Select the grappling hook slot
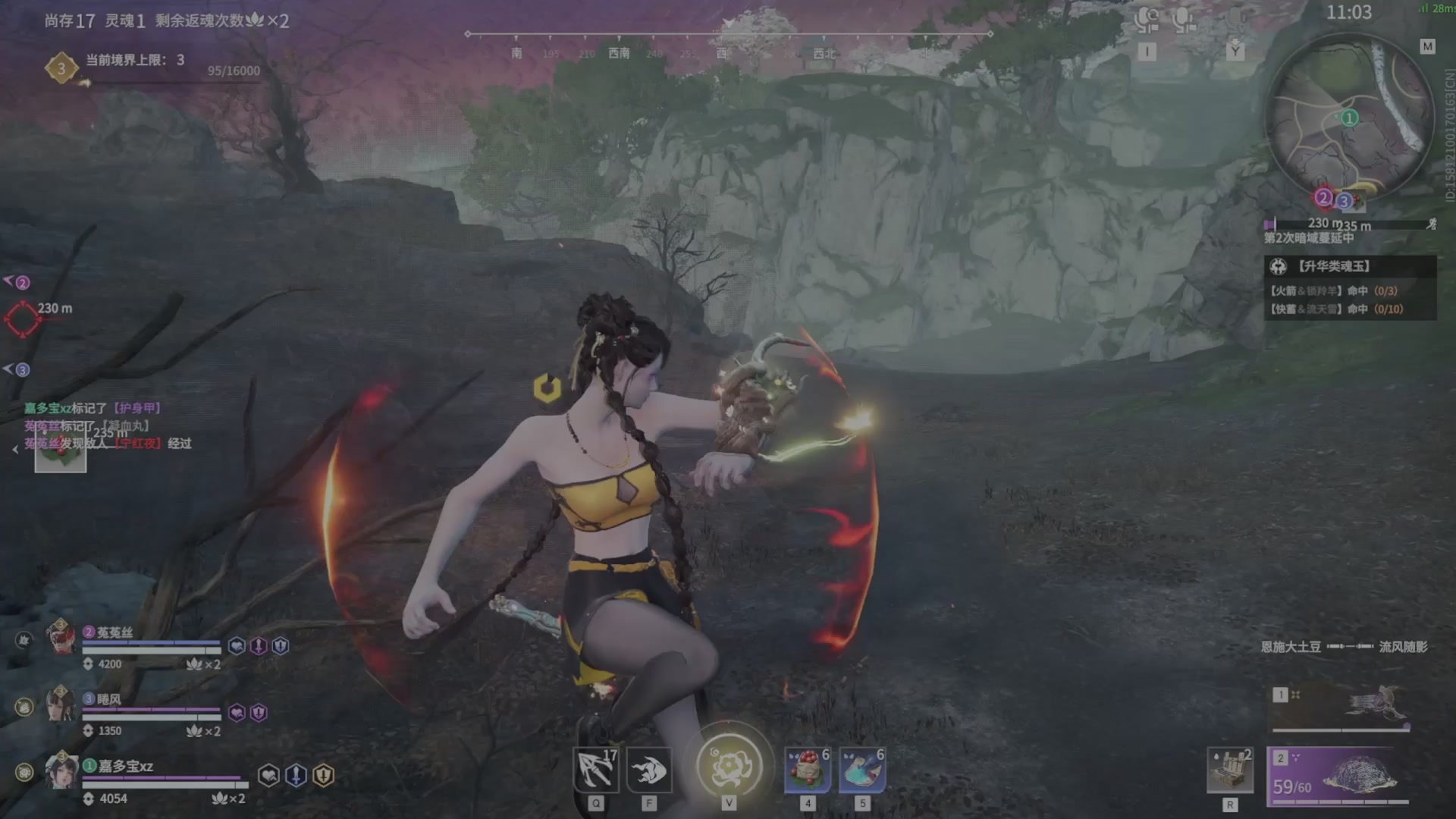This screenshot has width=1456, height=819. pos(595,770)
